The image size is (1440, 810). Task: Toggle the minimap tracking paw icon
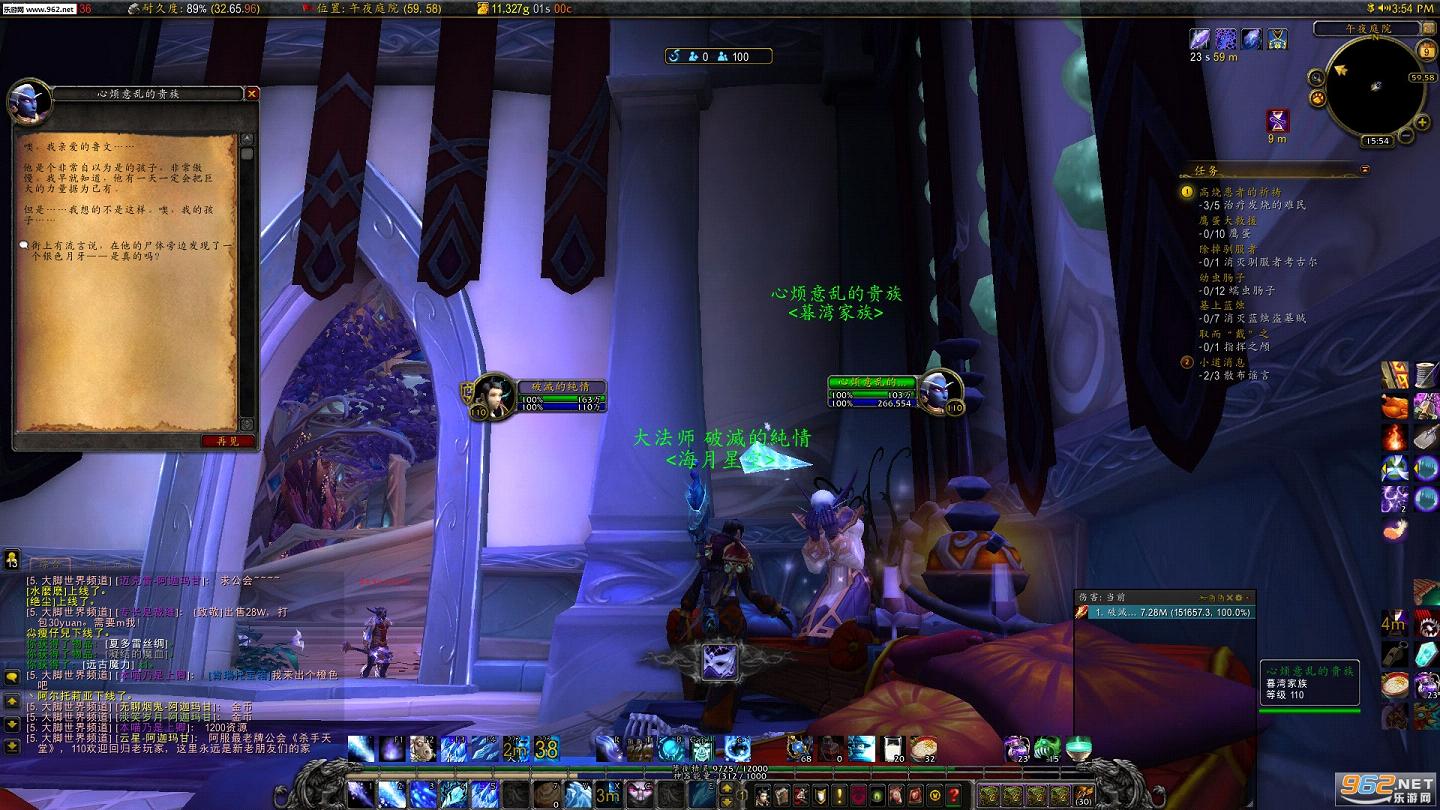[x=1319, y=99]
